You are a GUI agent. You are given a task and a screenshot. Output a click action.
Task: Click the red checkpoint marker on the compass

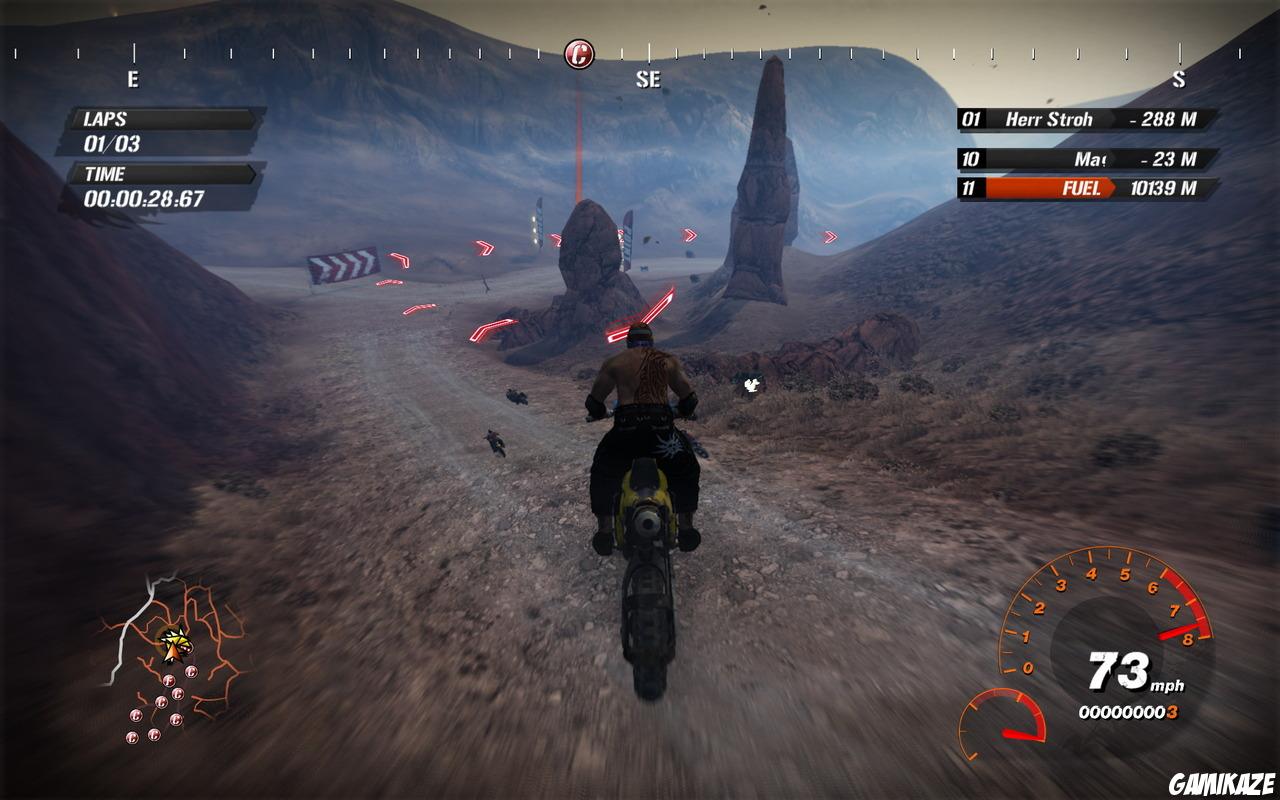579,53
